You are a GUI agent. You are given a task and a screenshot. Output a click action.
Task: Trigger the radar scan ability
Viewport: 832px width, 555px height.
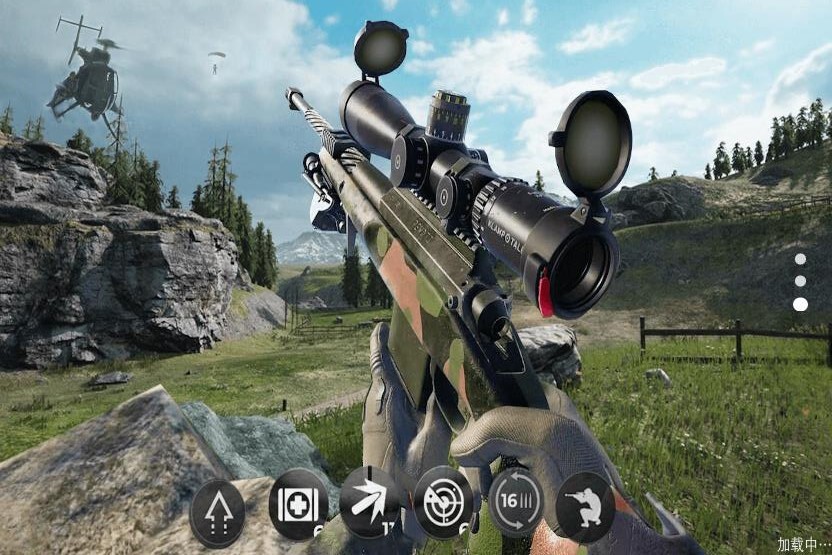pos(443,500)
